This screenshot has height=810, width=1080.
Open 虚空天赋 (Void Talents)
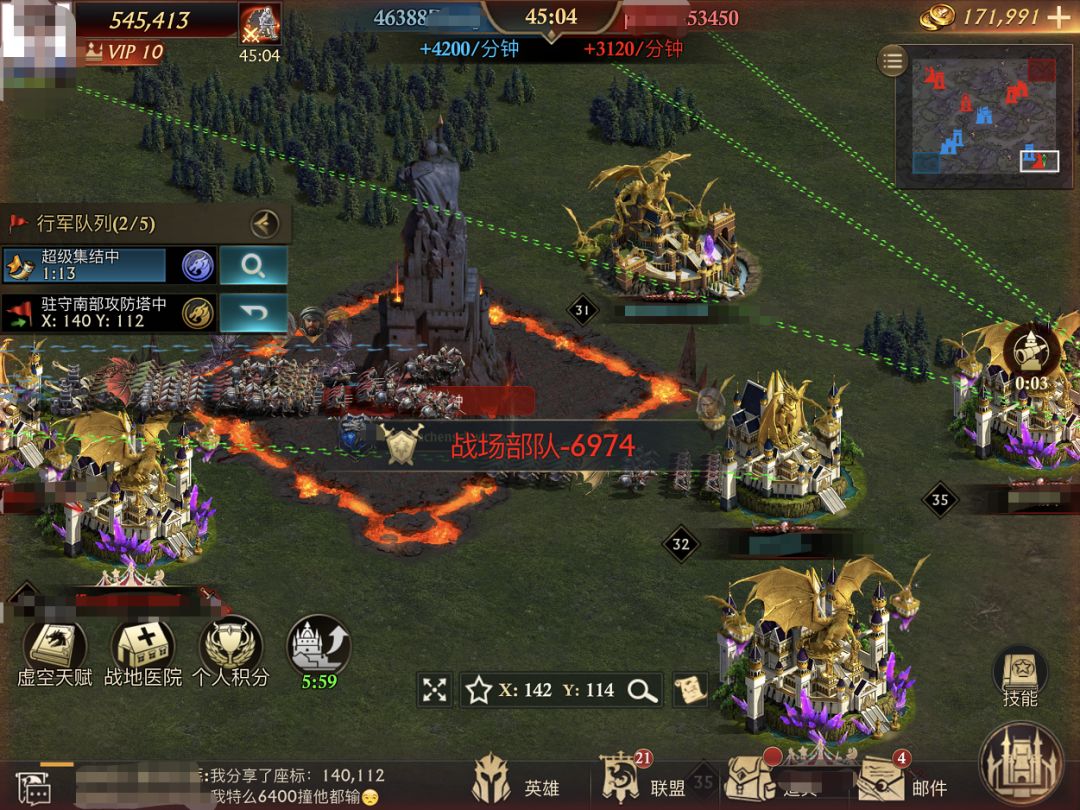click(55, 651)
